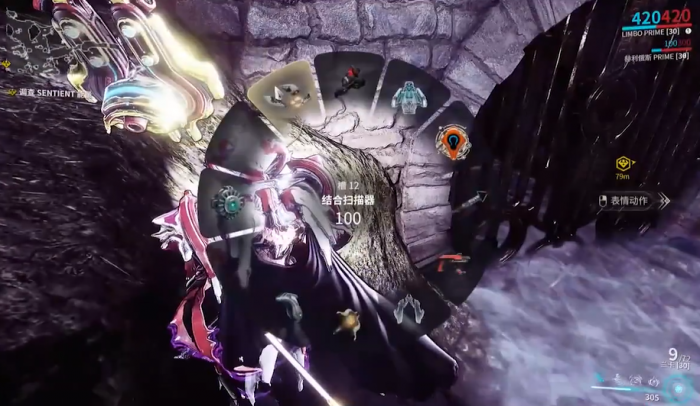This screenshot has width=700, height=406.
Task: Switch to the 表情动作 emote wheel
Action: 630,200
